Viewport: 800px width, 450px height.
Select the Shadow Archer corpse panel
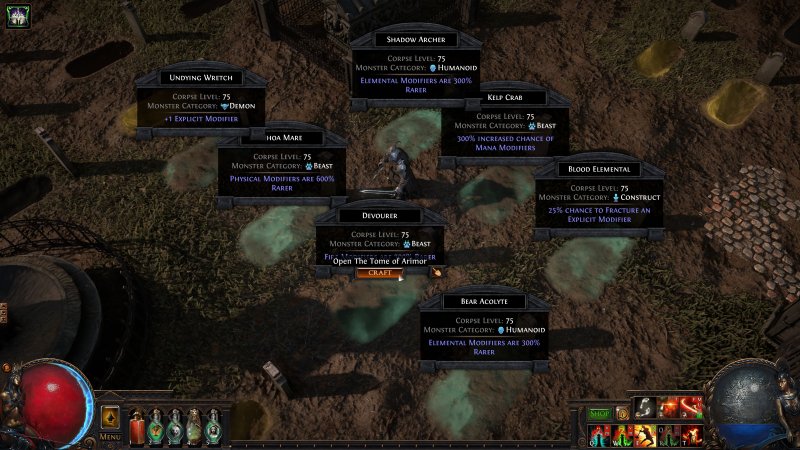(x=414, y=64)
